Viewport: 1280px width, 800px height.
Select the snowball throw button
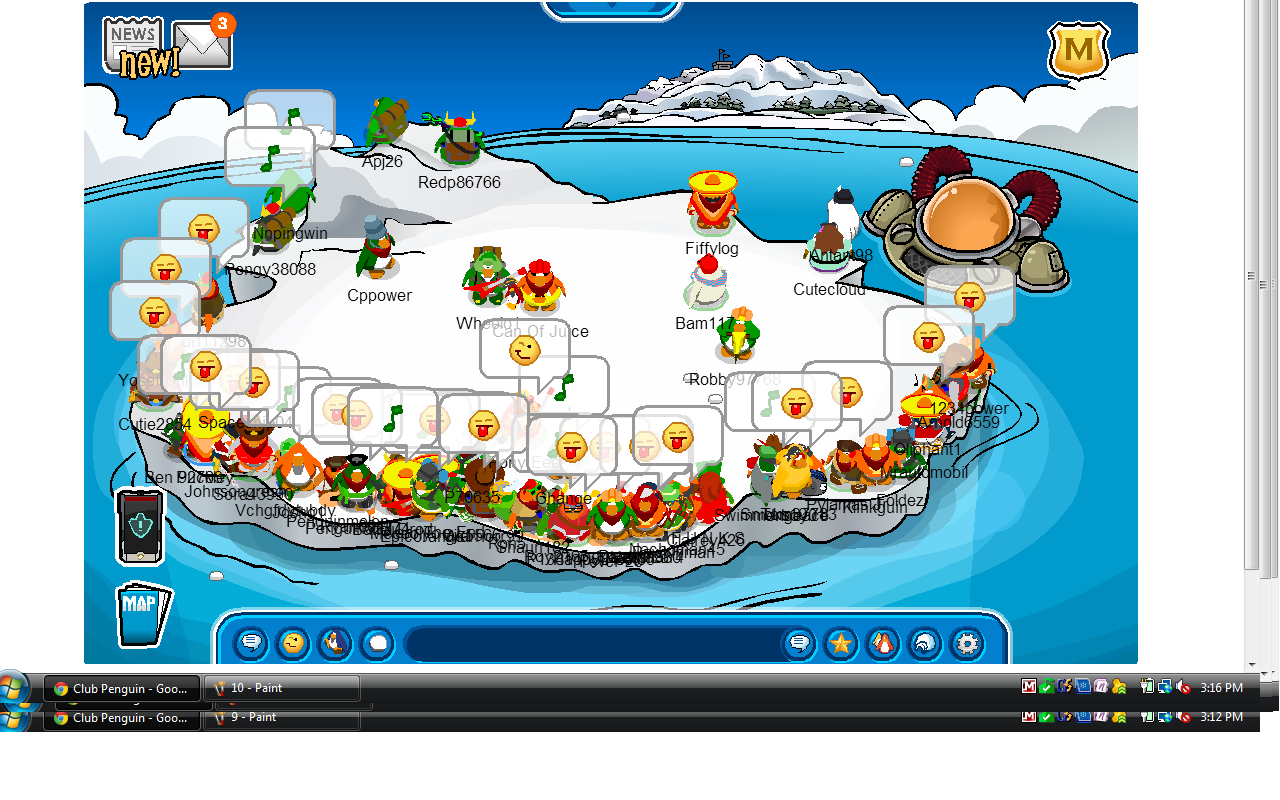377,643
